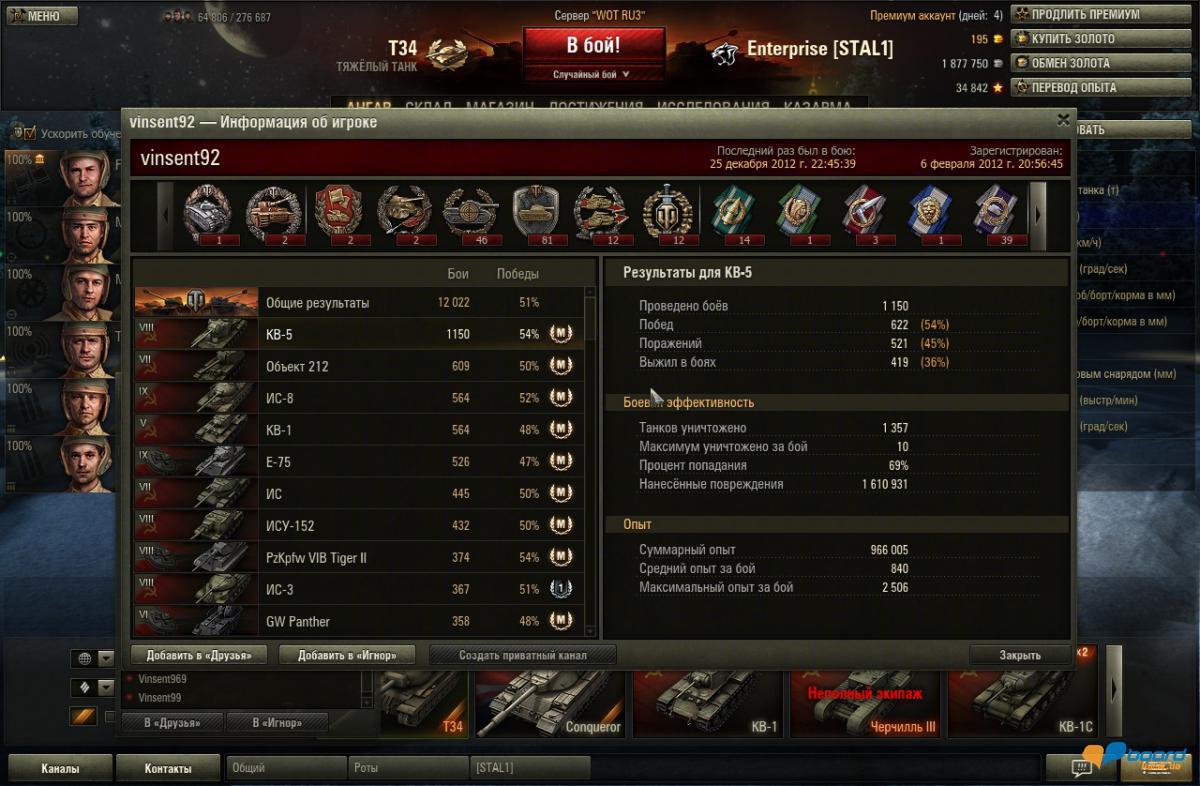Click the Закрыть button
The image size is (1200, 786).
(x=1020, y=655)
